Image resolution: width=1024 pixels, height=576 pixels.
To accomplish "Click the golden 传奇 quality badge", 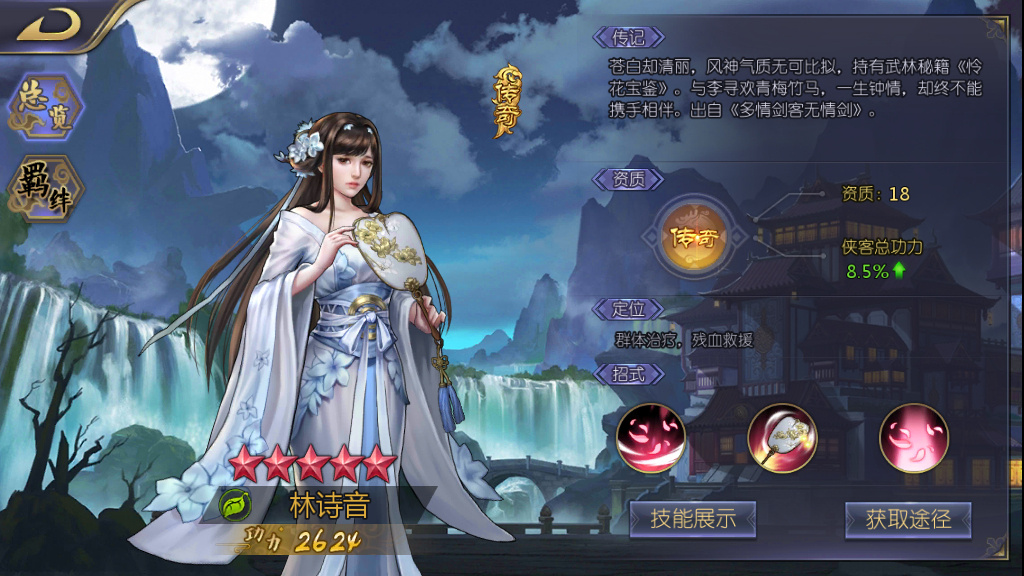I will pos(697,238).
